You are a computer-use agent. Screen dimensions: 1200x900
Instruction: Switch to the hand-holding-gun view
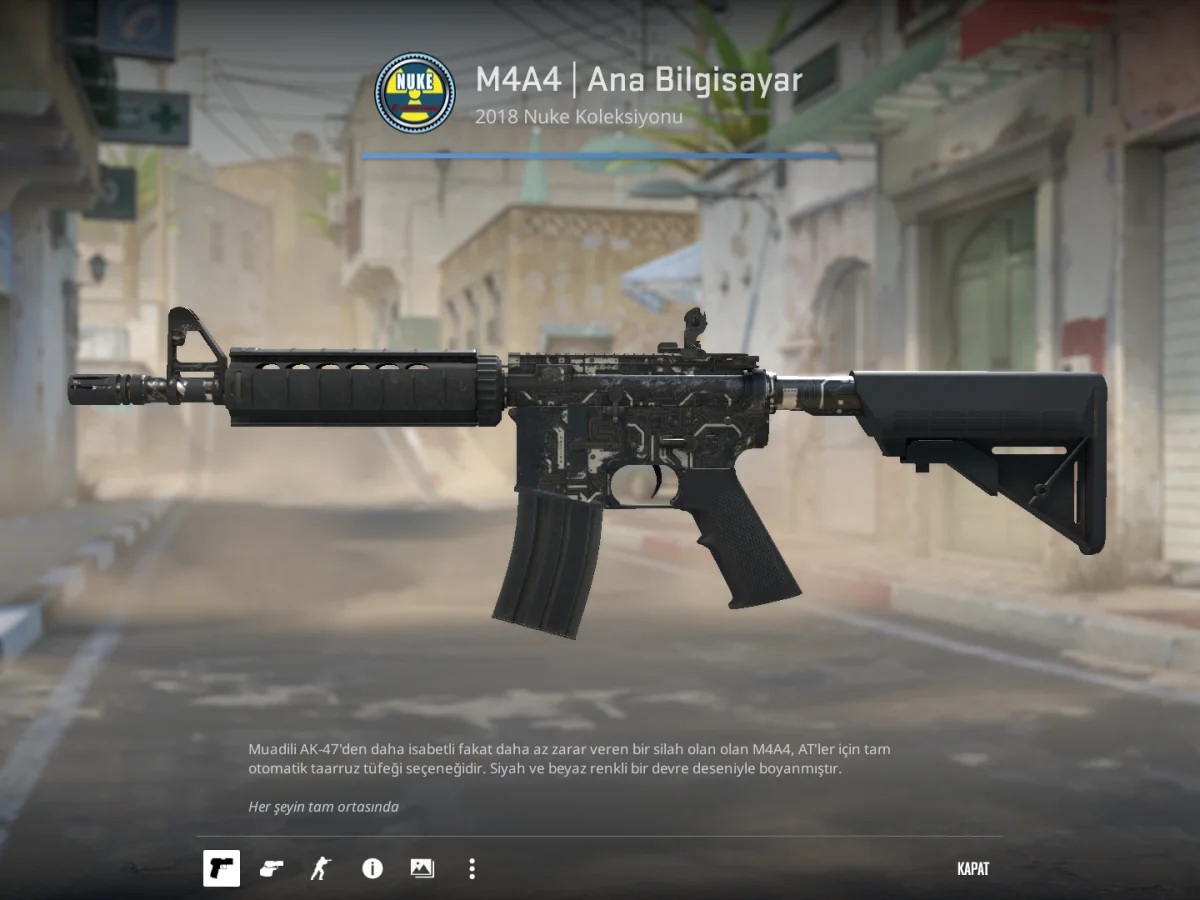[271, 868]
